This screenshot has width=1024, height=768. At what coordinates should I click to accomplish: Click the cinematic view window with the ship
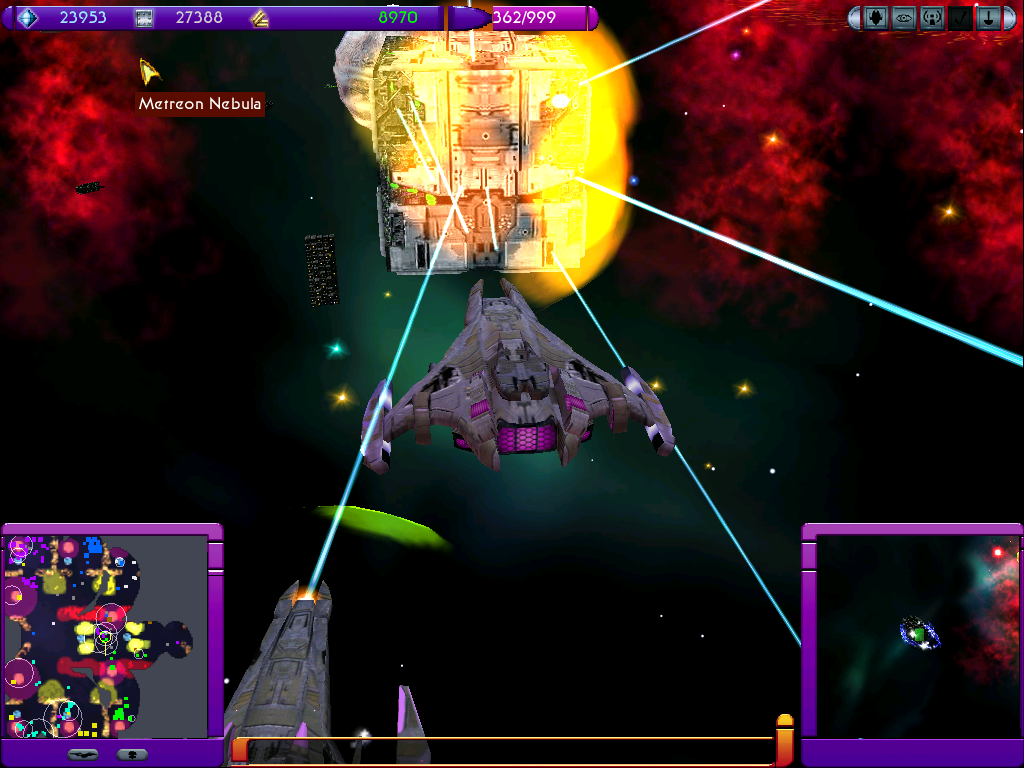(916, 636)
